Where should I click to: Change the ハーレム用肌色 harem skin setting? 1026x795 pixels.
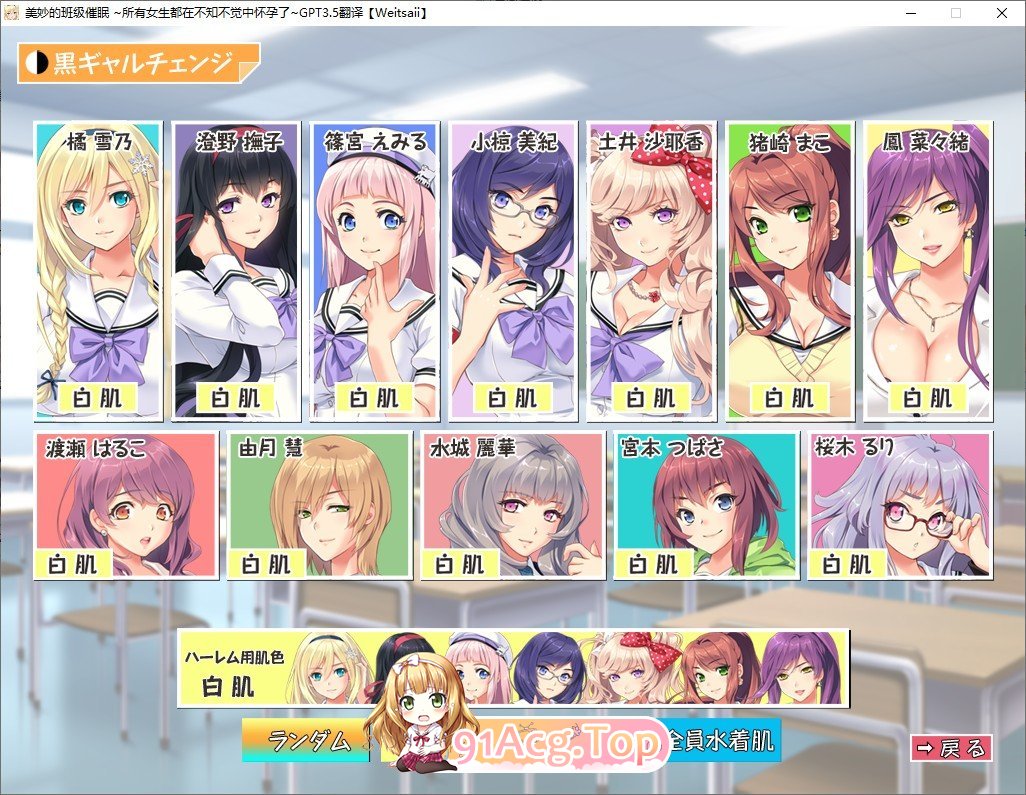point(513,668)
